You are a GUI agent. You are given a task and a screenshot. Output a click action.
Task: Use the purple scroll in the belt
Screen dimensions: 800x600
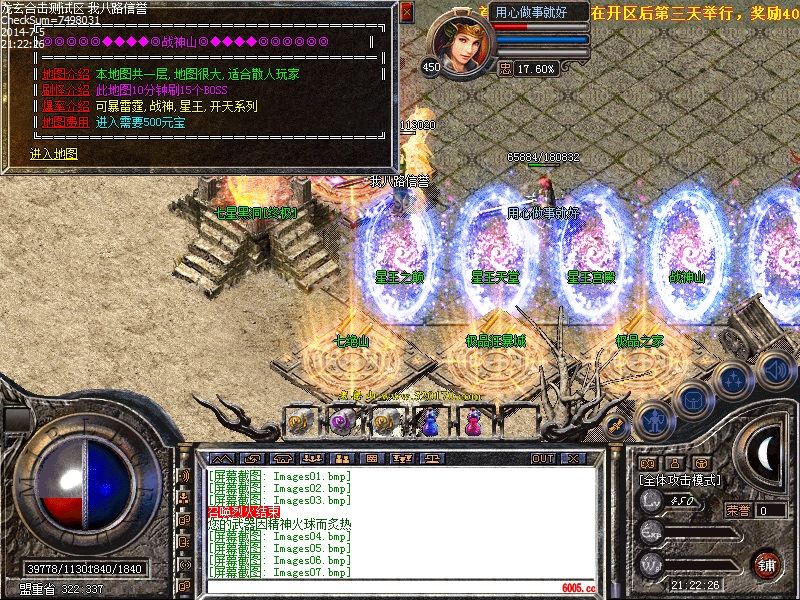(339, 423)
